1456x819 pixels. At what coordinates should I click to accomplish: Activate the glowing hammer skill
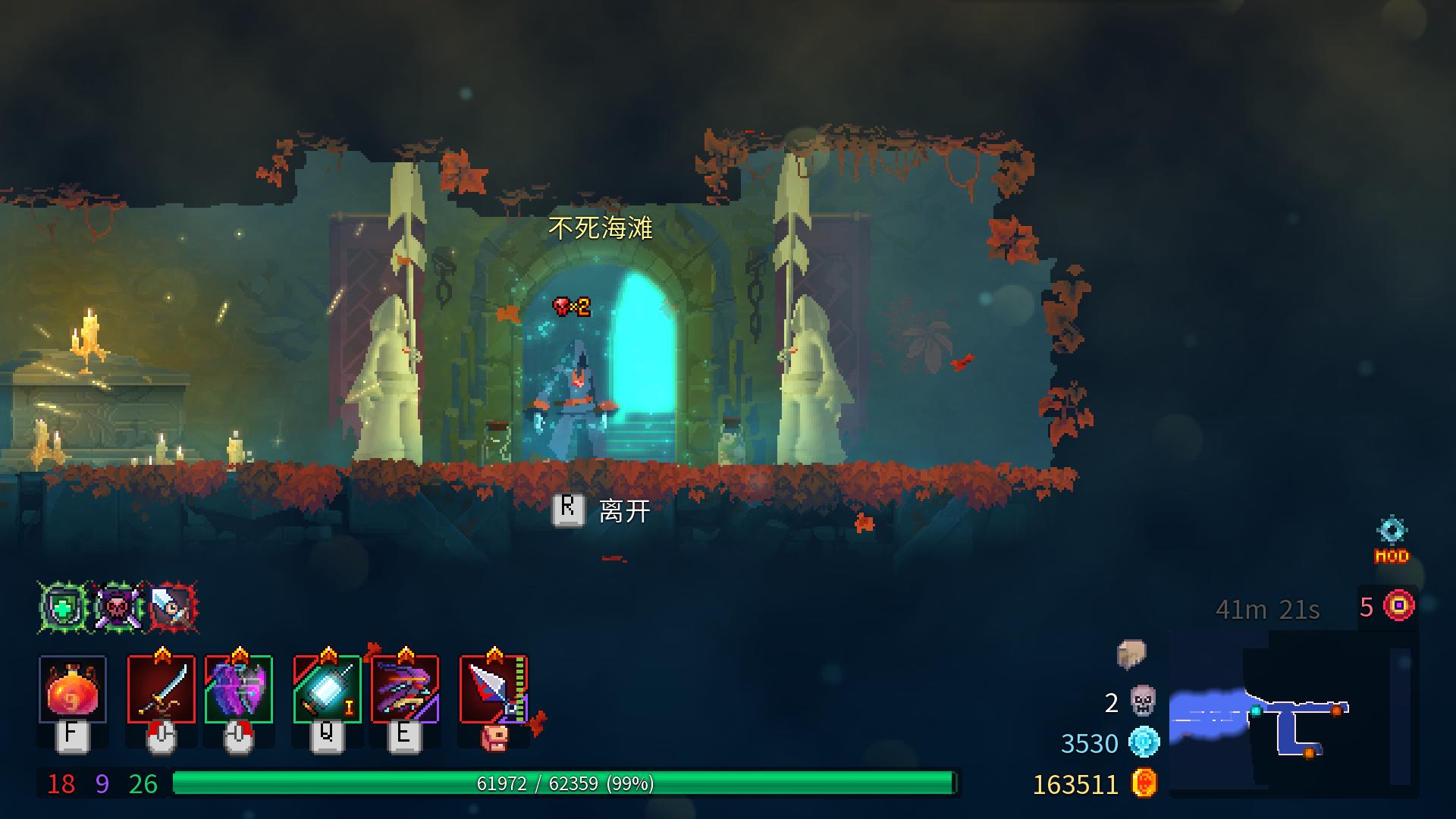[327, 689]
